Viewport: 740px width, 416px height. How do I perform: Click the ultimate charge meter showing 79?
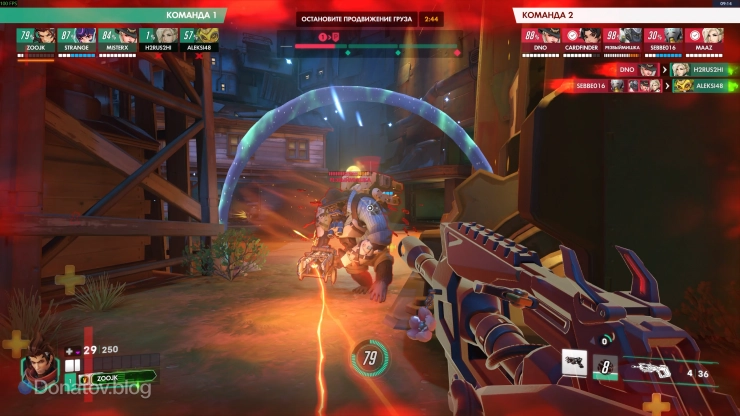coord(369,357)
